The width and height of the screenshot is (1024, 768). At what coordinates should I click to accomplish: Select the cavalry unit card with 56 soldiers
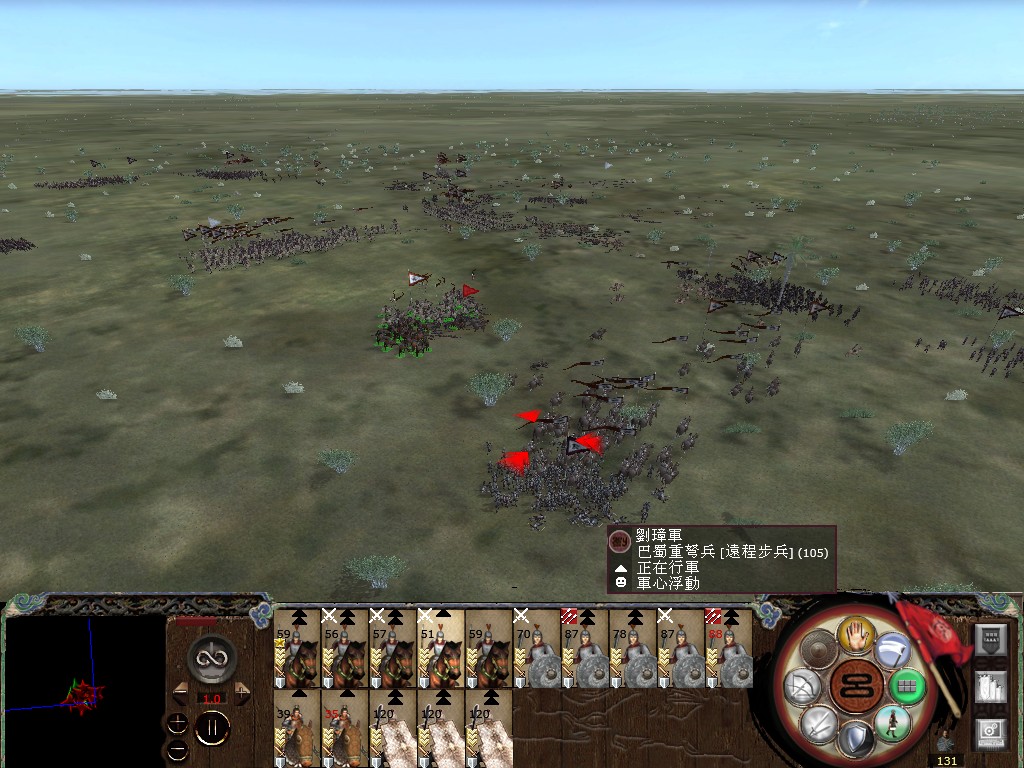(x=344, y=648)
